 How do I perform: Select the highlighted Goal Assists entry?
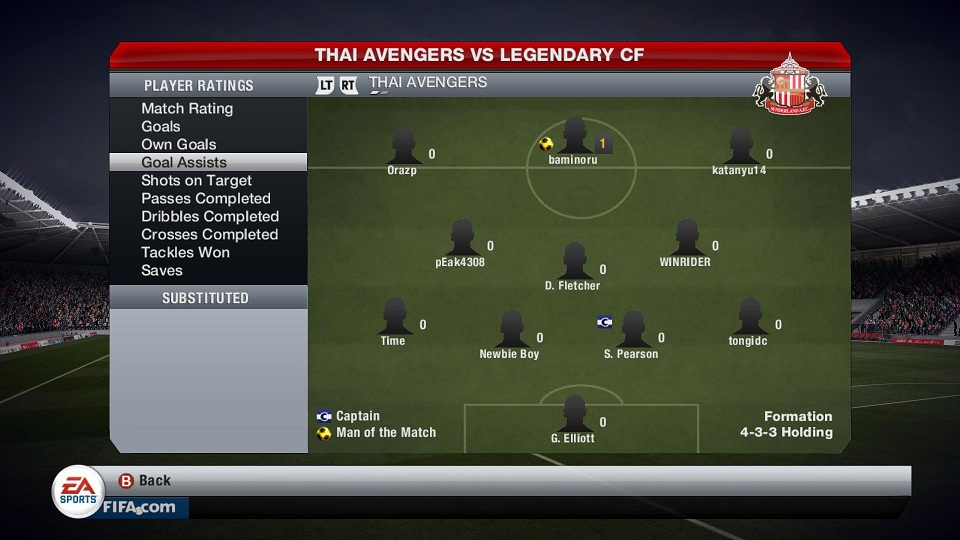[x=184, y=162]
